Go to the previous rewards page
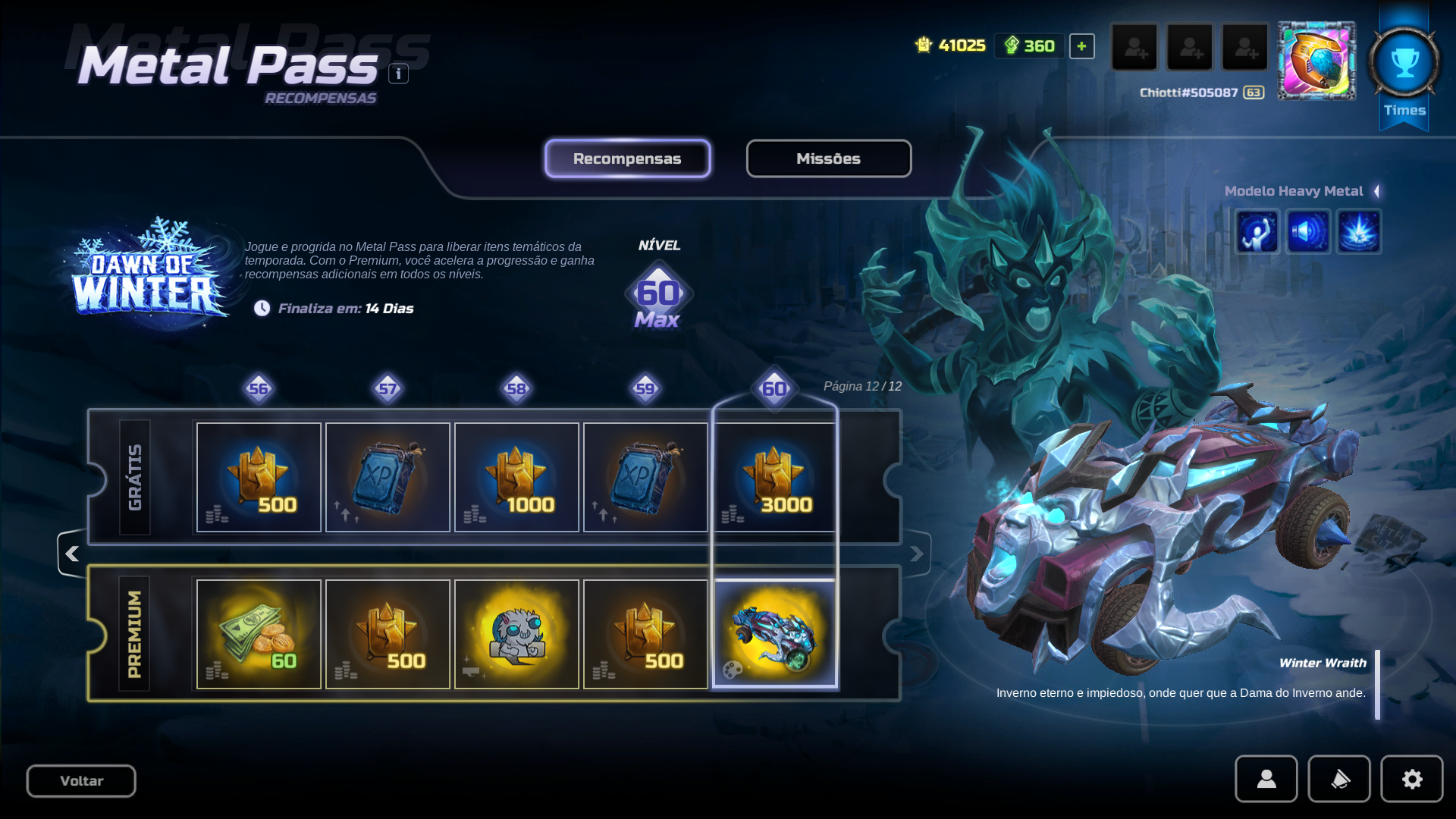Image resolution: width=1456 pixels, height=819 pixels. click(72, 554)
